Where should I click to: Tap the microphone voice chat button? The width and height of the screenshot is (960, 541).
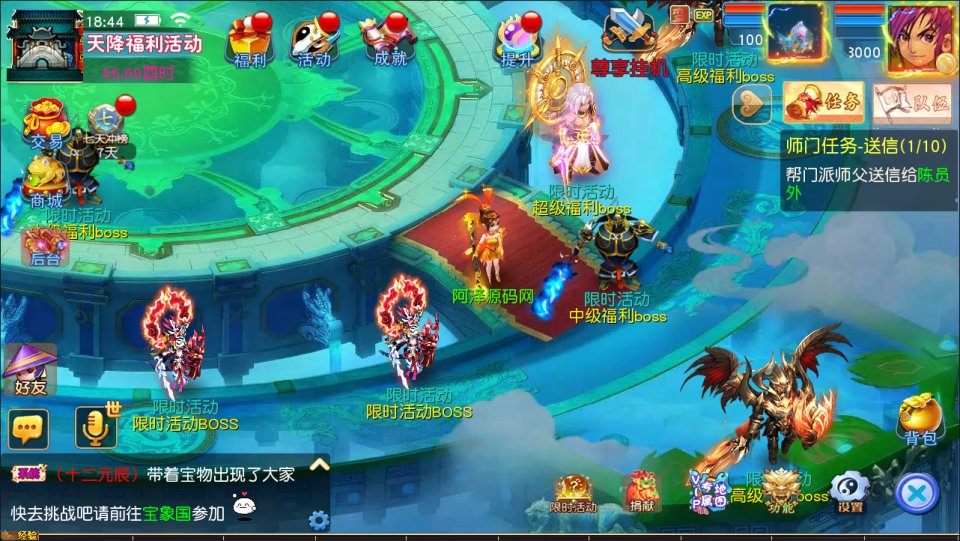(96, 428)
